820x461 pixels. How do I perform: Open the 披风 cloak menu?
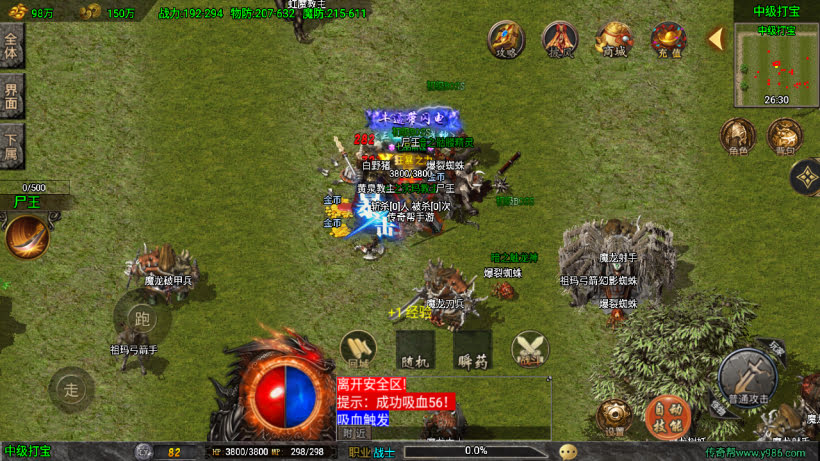click(560, 40)
